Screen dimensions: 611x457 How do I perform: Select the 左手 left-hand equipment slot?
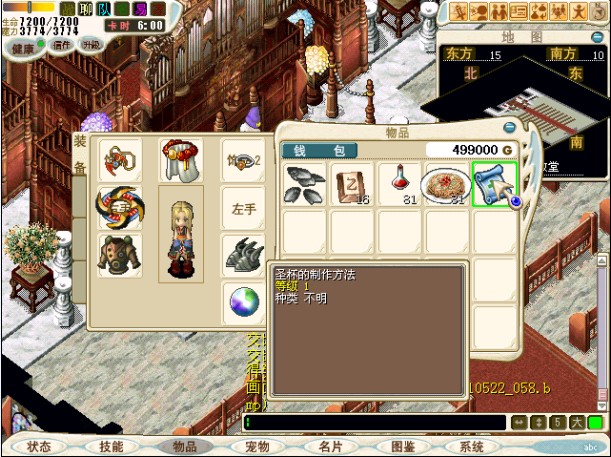243,210
